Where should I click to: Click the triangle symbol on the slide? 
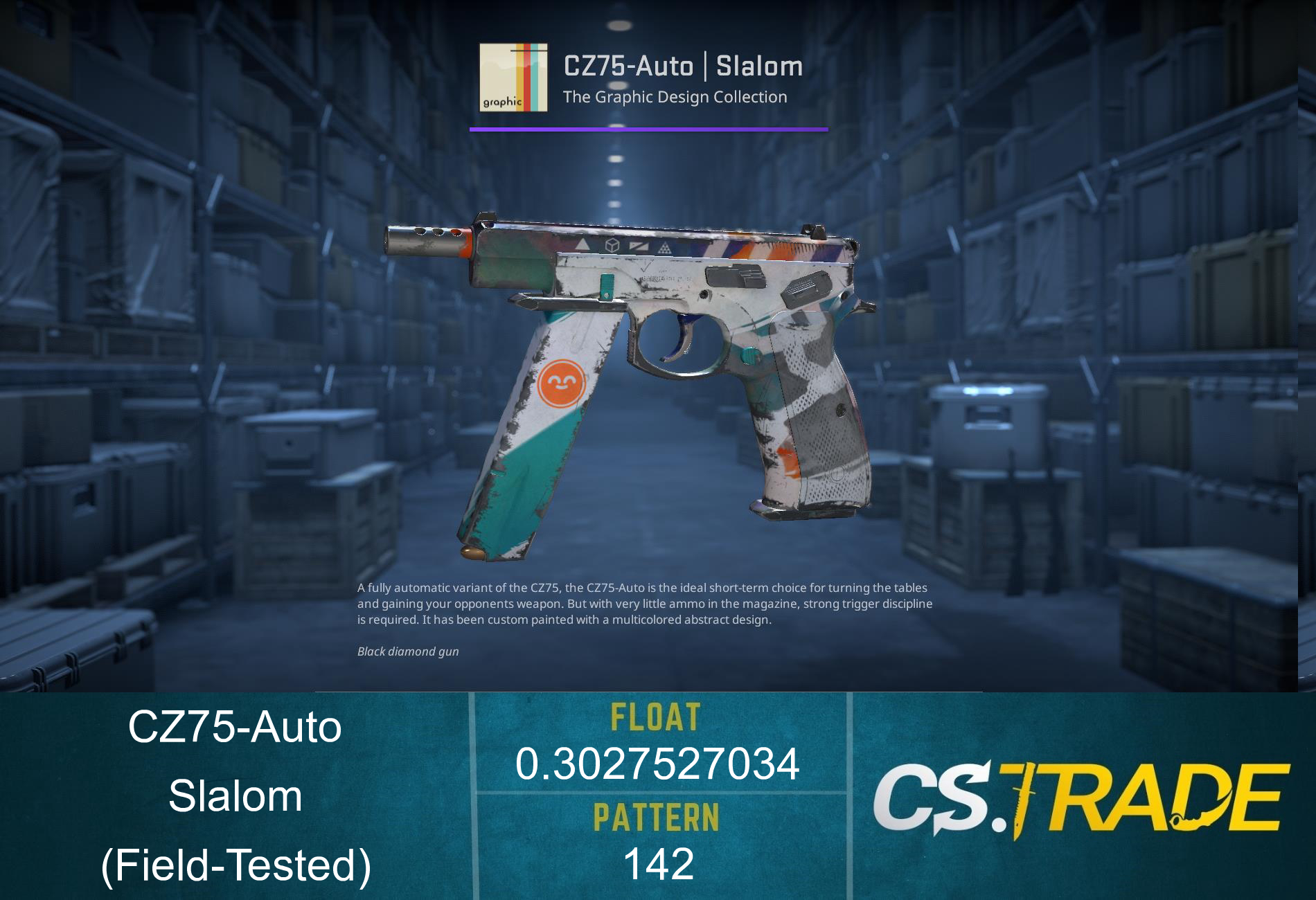point(583,246)
